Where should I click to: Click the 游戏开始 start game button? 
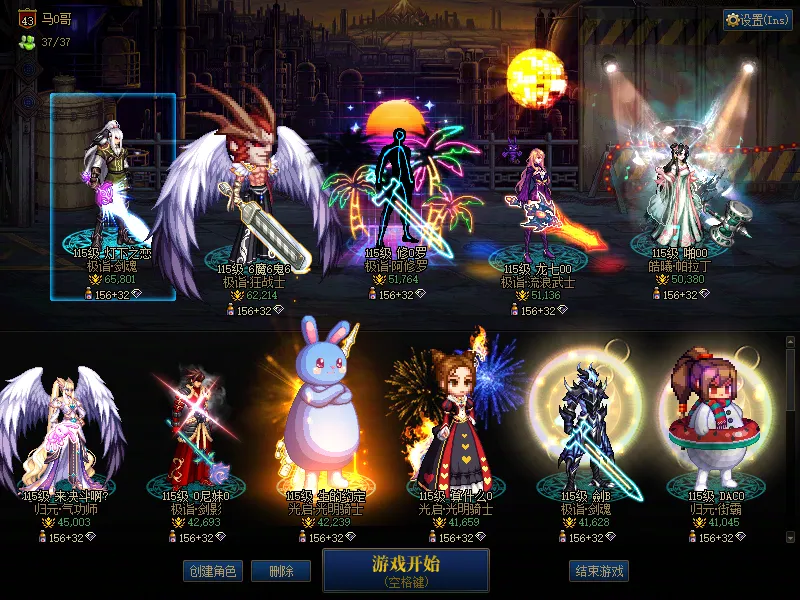point(405,569)
